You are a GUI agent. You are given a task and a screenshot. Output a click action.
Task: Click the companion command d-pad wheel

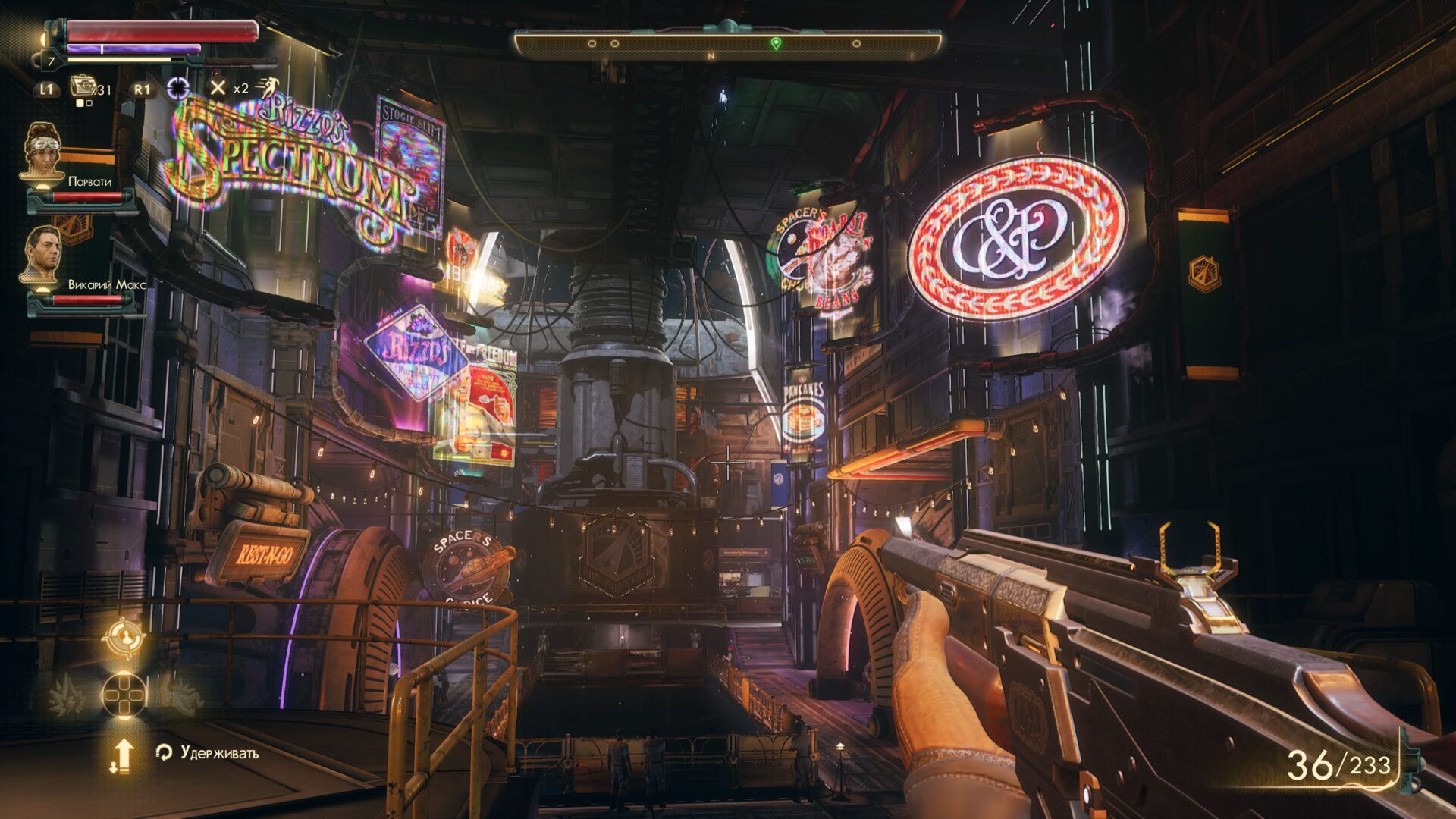pos(124,694)
